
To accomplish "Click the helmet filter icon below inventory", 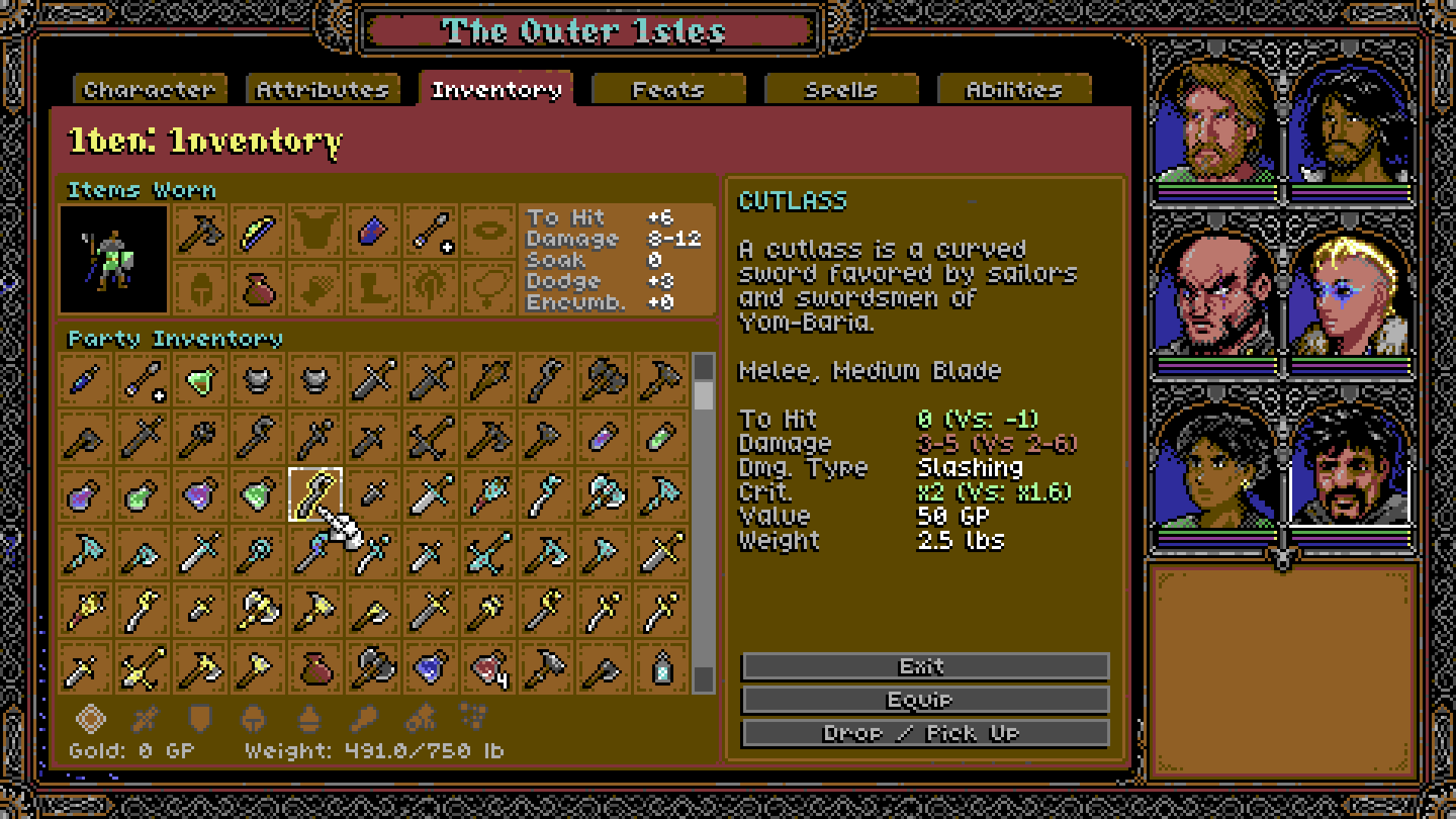I will coord(253,718).
